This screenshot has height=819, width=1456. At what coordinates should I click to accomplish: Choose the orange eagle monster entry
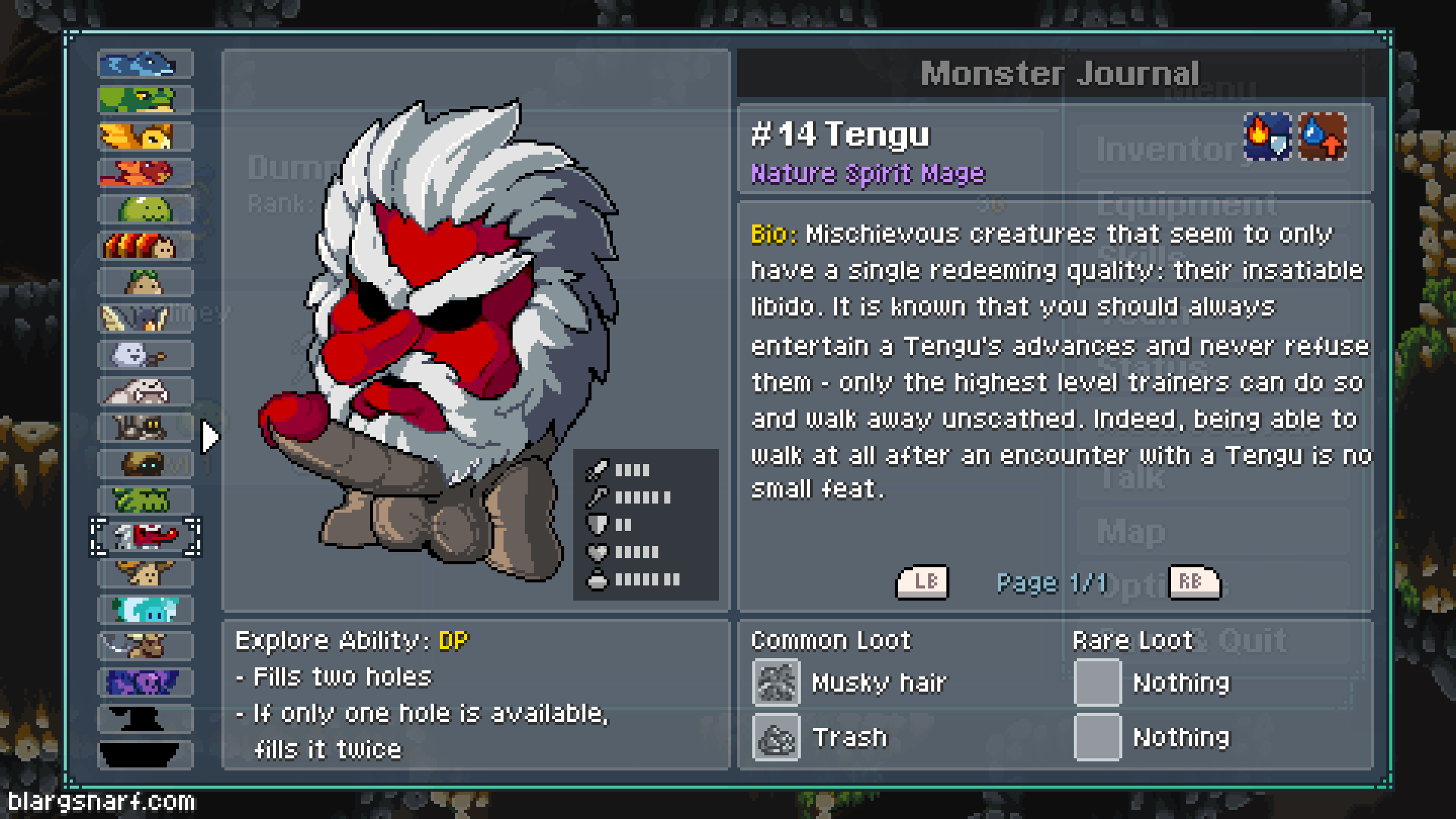pyautogui.click(x=145, y=136)
